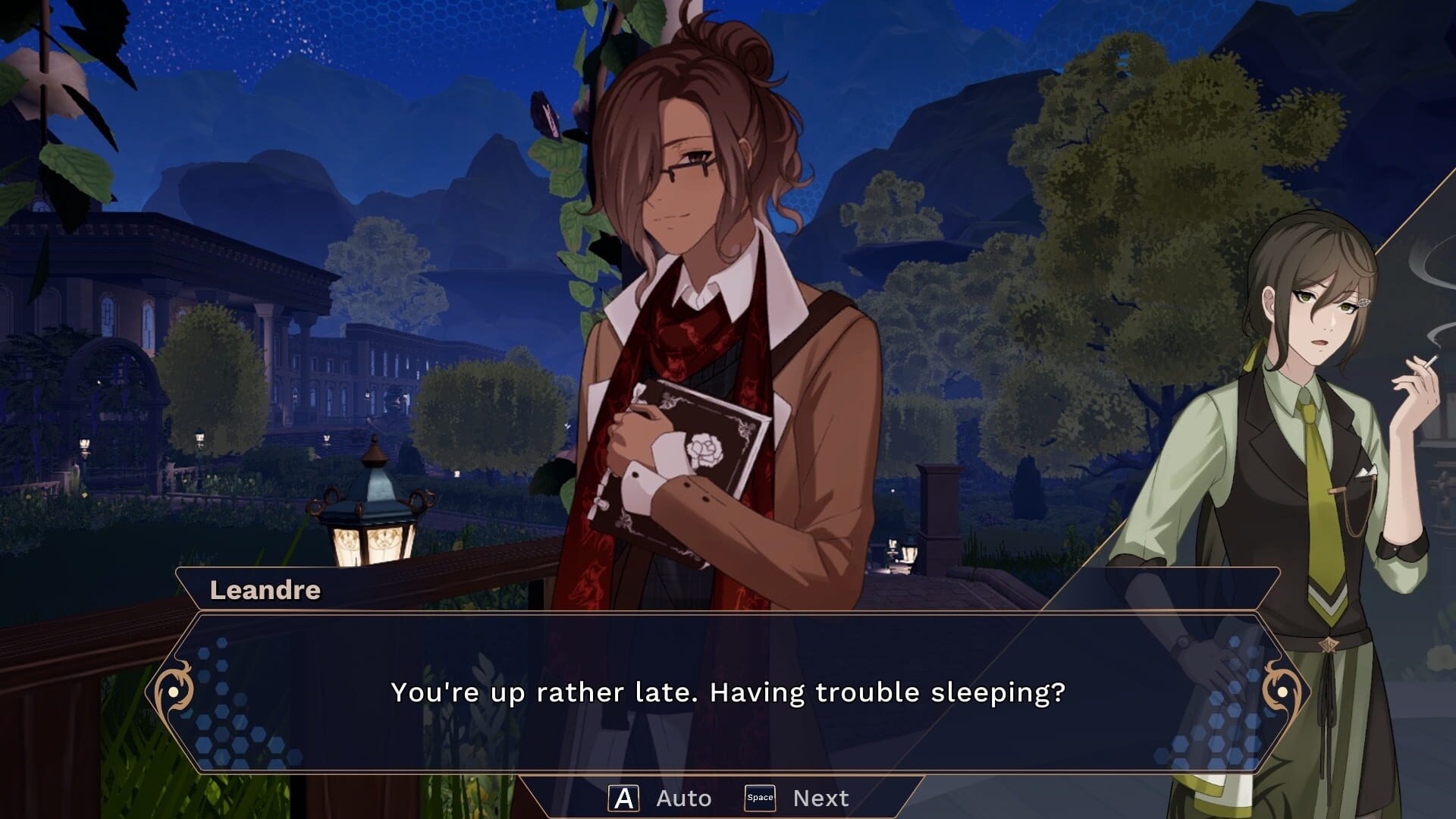The width and height of the screenshot is (1456, 819).
Task: Expand the bottom control bar
Action: [728, 797]
